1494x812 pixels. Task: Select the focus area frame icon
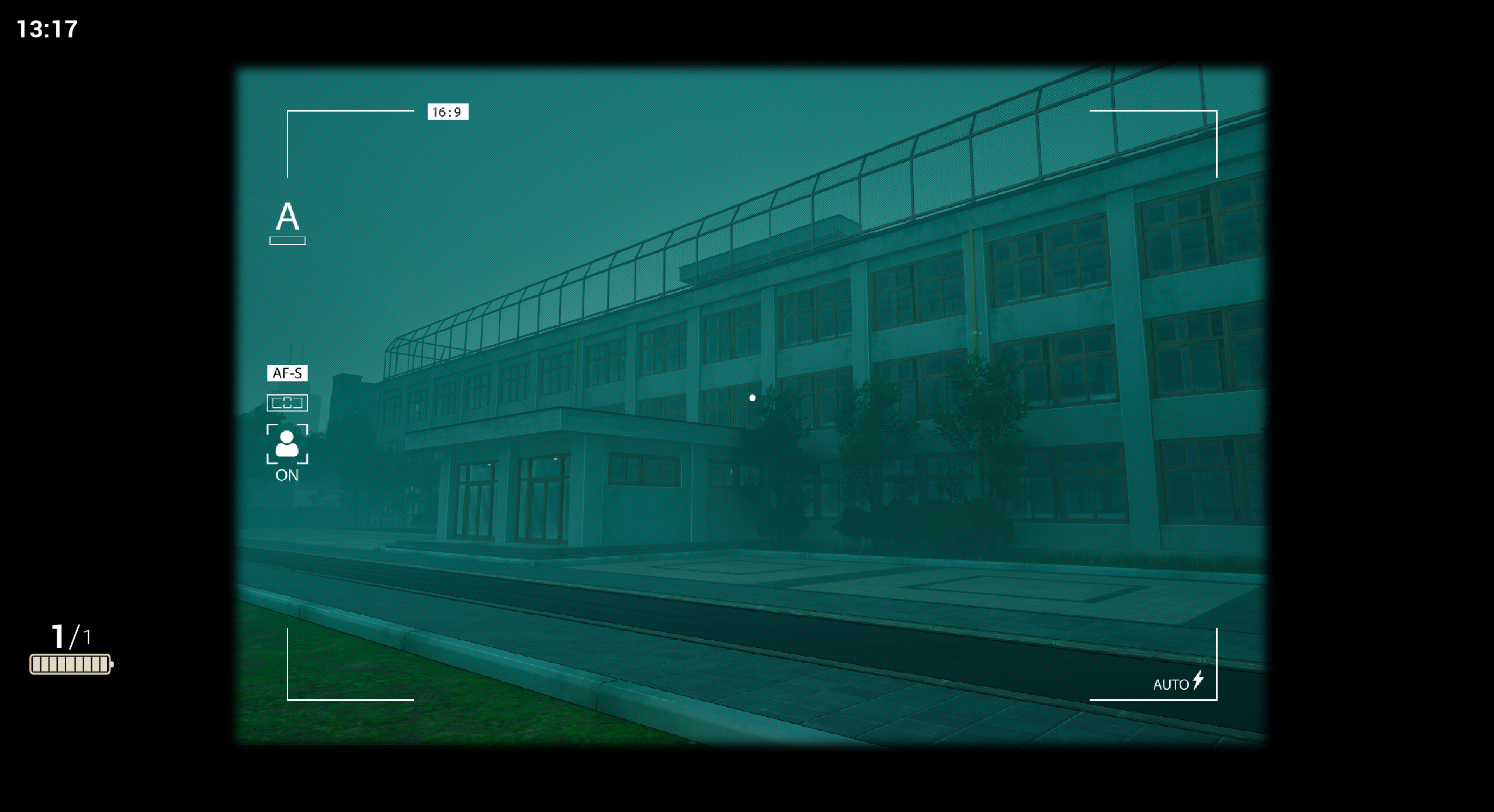click(x=287, y=403)
